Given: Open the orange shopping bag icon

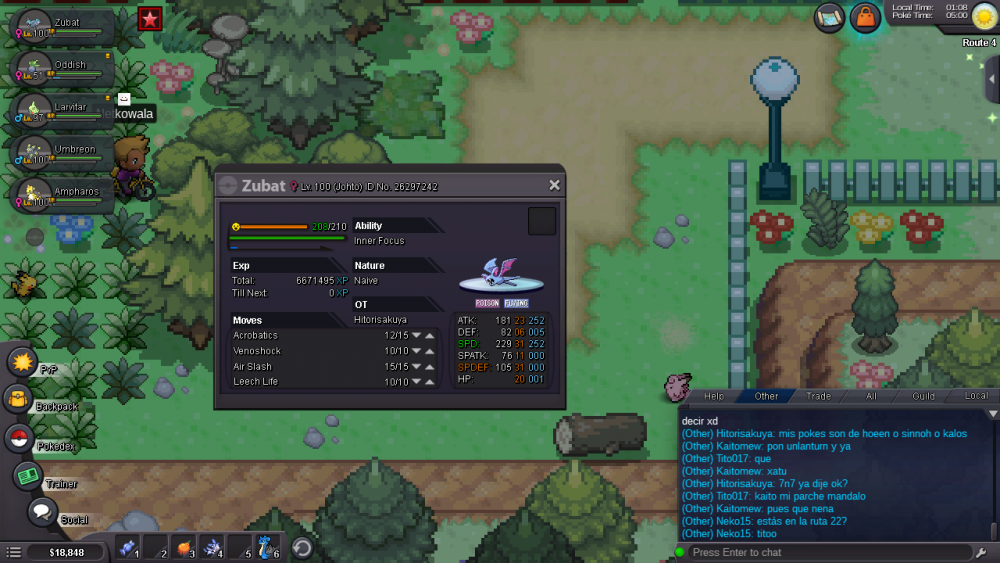Looking at the screenshot, I should pyautogui.click(x=865, y=17).
